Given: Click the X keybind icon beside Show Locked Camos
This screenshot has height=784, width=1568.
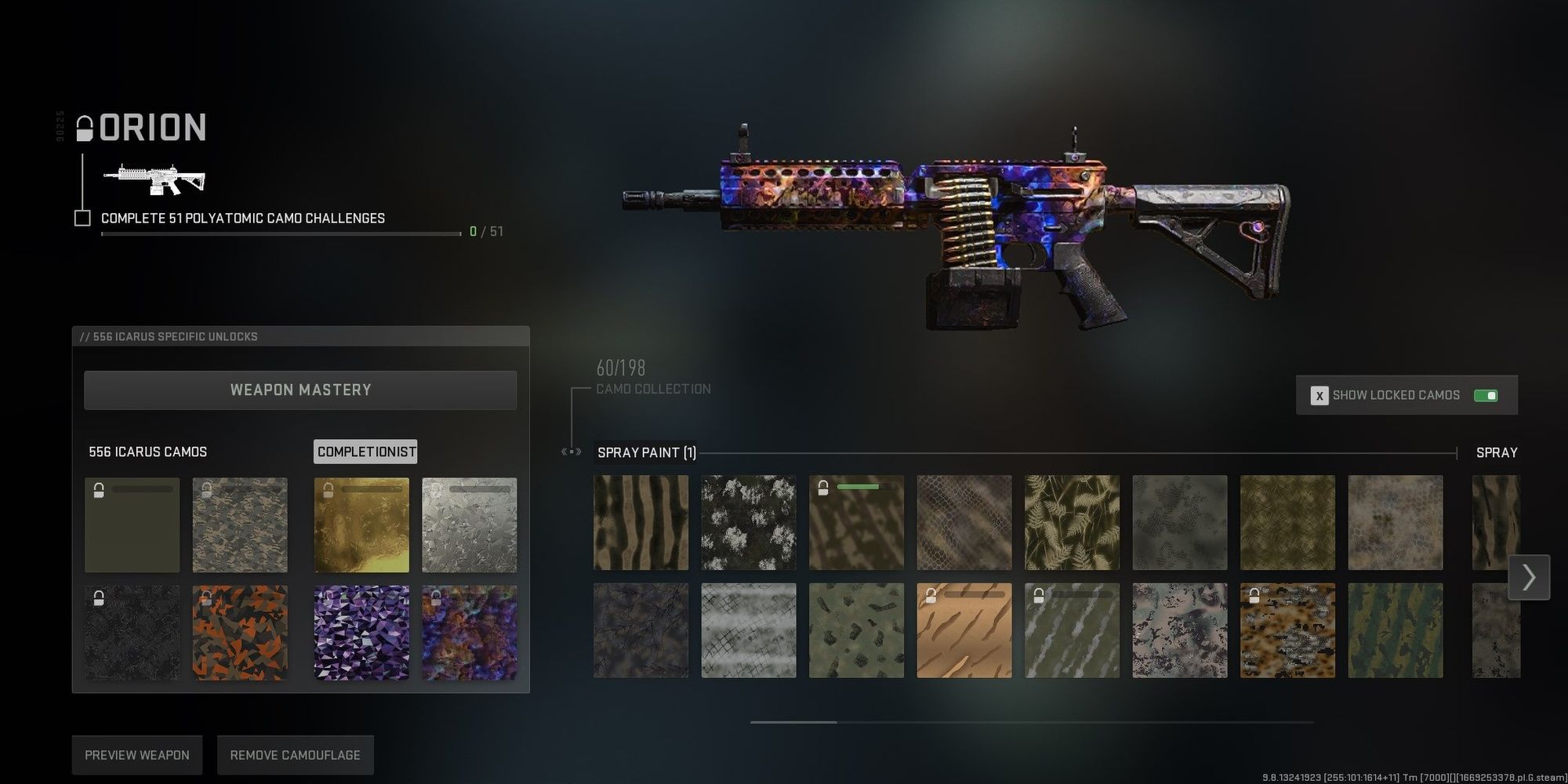Looking at the screenshot, I should coord(1320,395).
